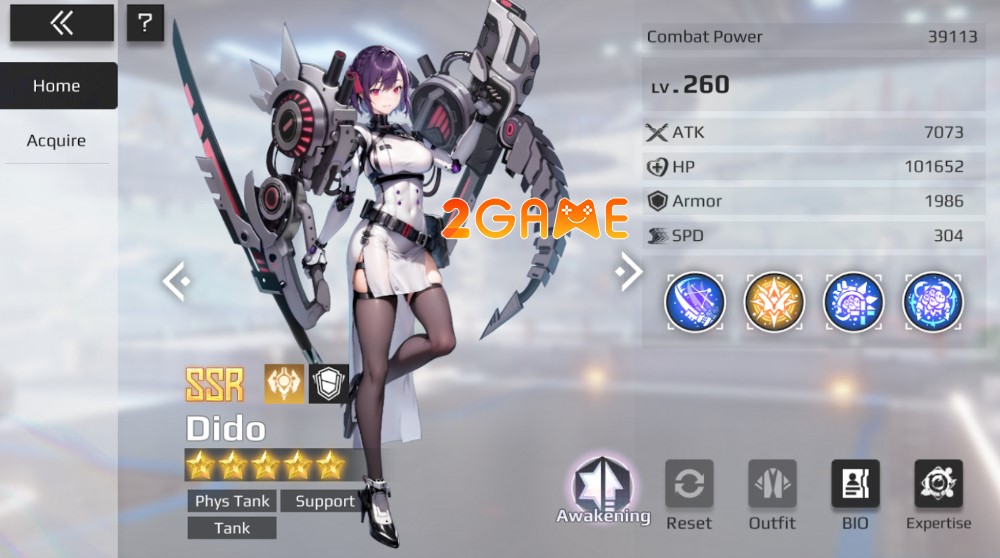
Task: Click the Support role tag
Action: click(x=325, y=501)
